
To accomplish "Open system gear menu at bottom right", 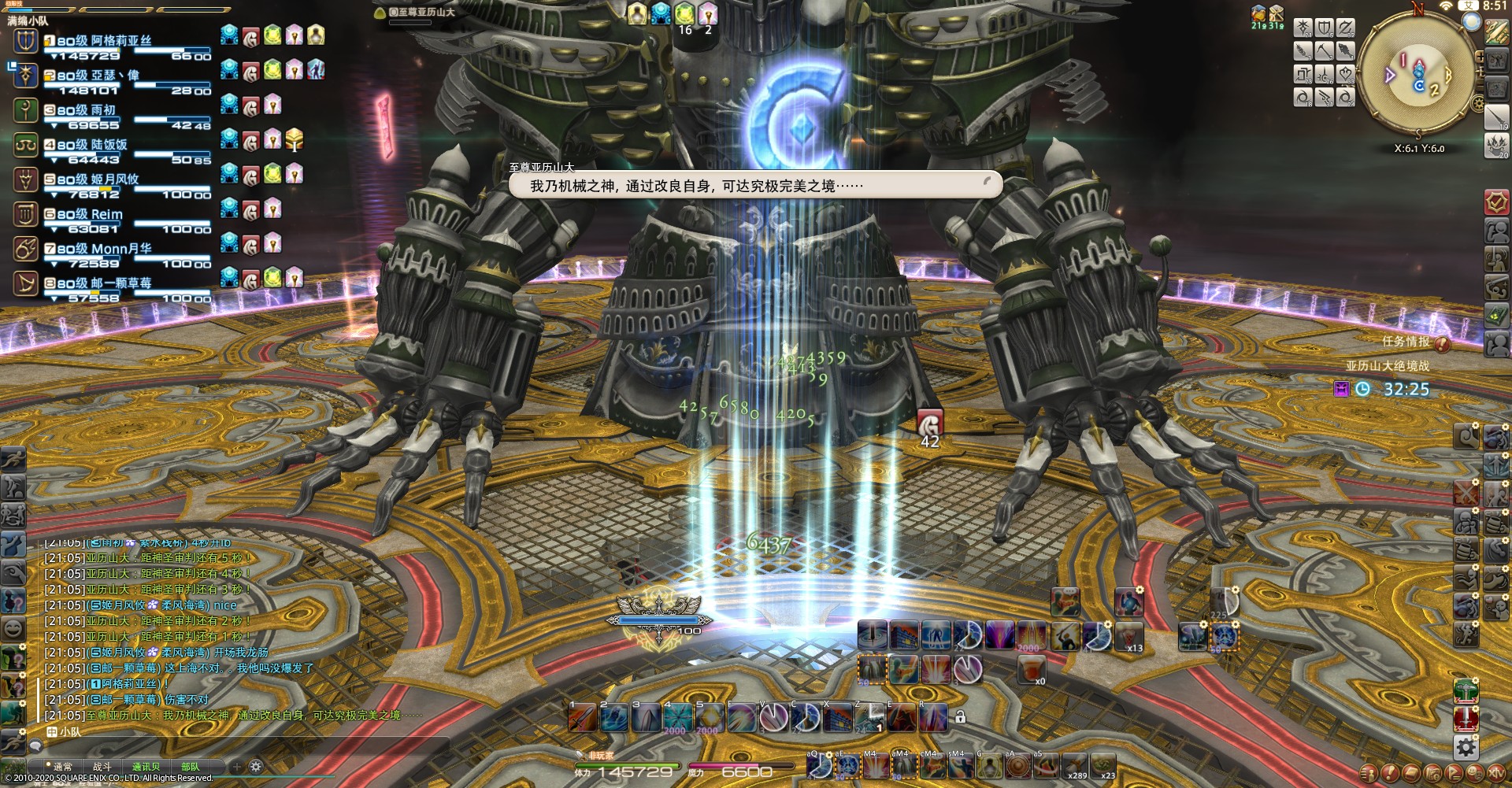I will 1466,746.
